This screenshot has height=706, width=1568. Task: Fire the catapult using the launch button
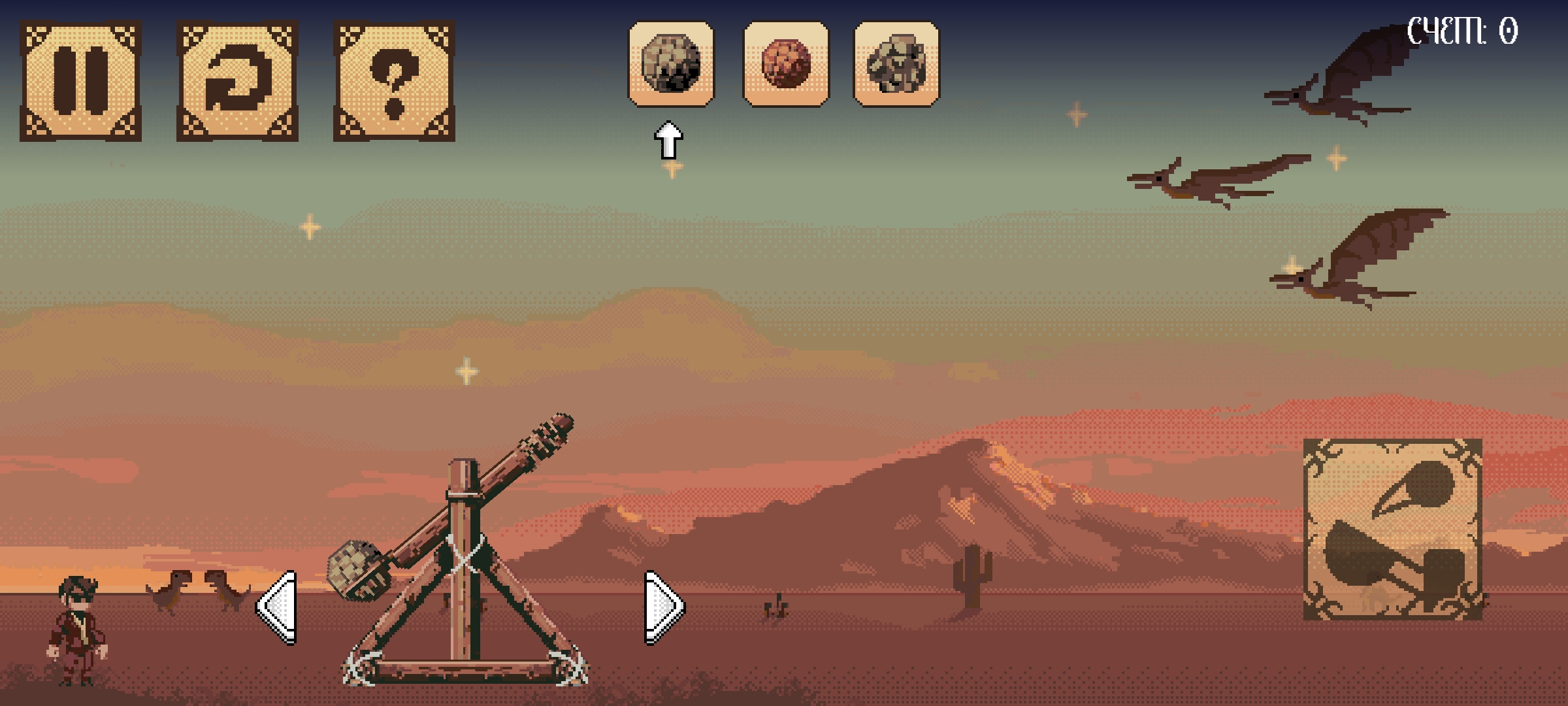[x=1392, y=529]
